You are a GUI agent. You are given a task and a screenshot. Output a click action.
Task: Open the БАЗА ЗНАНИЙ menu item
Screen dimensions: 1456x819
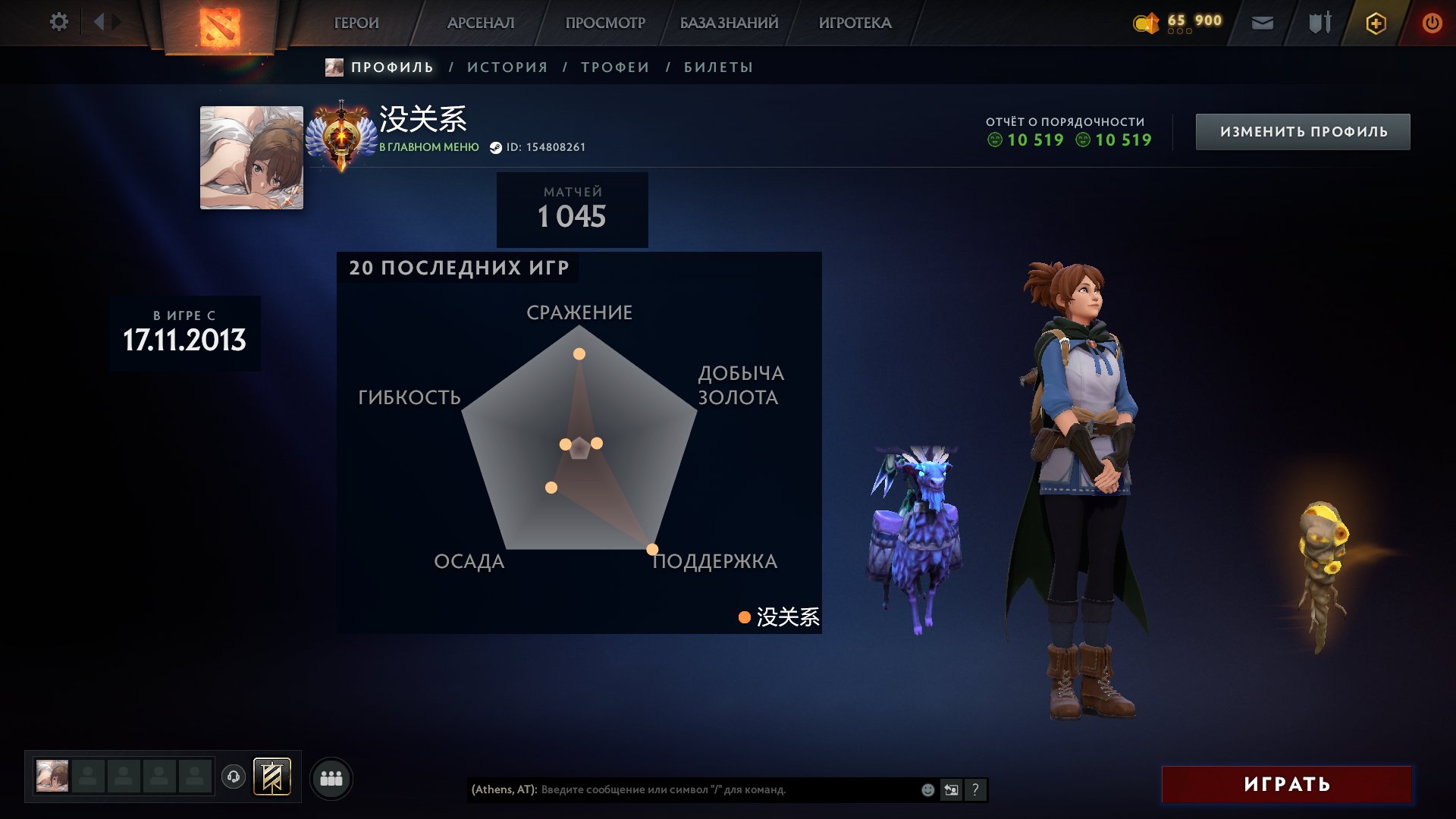click(x=728, y=23)
